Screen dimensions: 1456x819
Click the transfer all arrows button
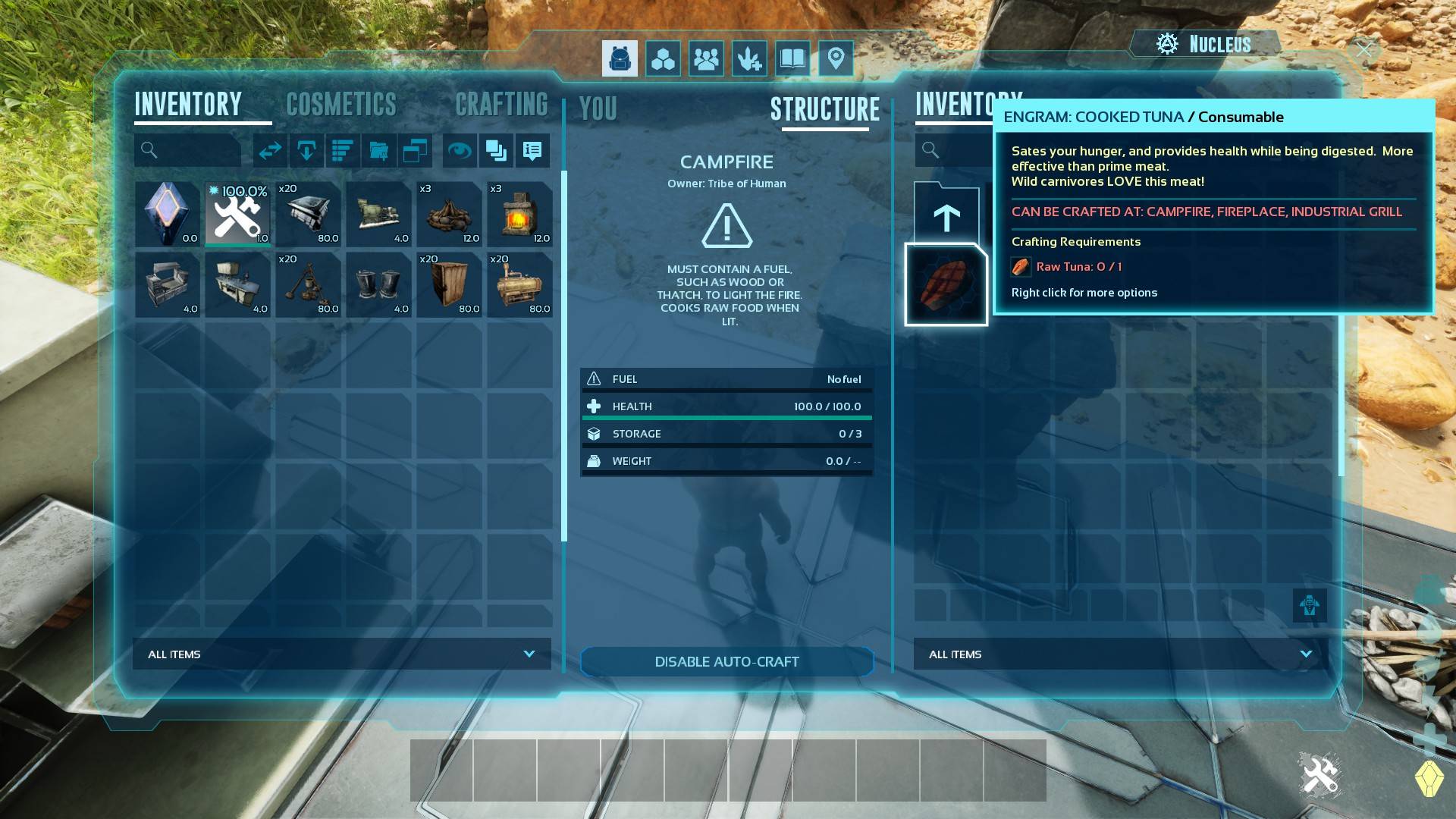click(270, 151)
